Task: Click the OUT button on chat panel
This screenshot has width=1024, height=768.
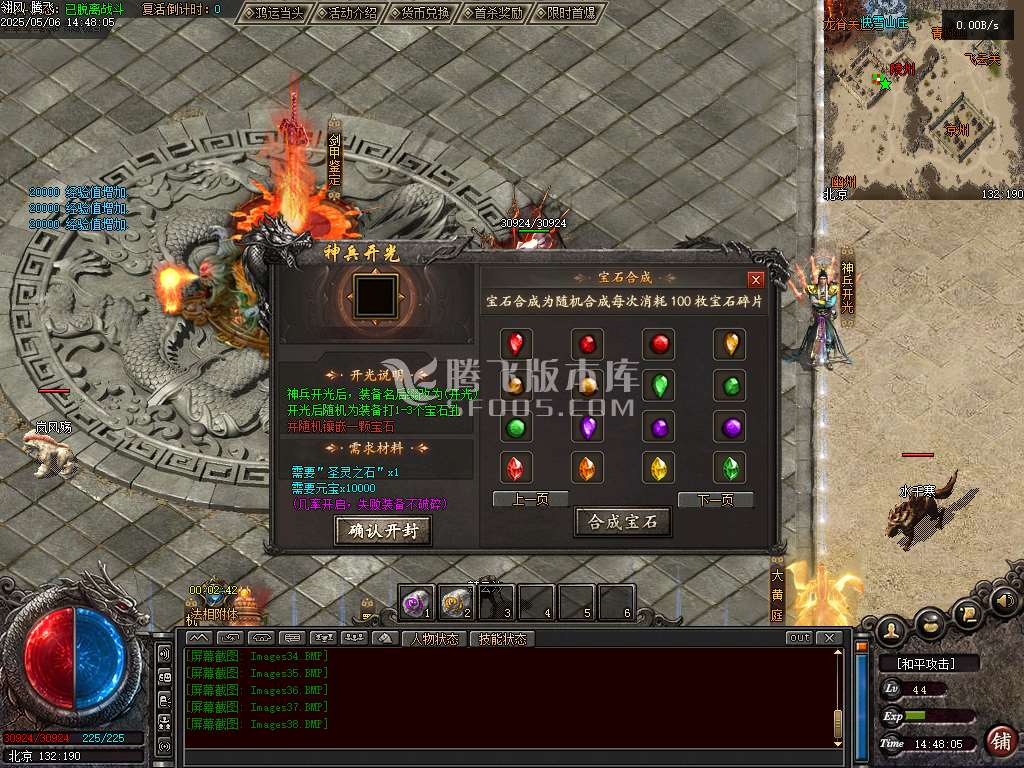Action: 799,638
